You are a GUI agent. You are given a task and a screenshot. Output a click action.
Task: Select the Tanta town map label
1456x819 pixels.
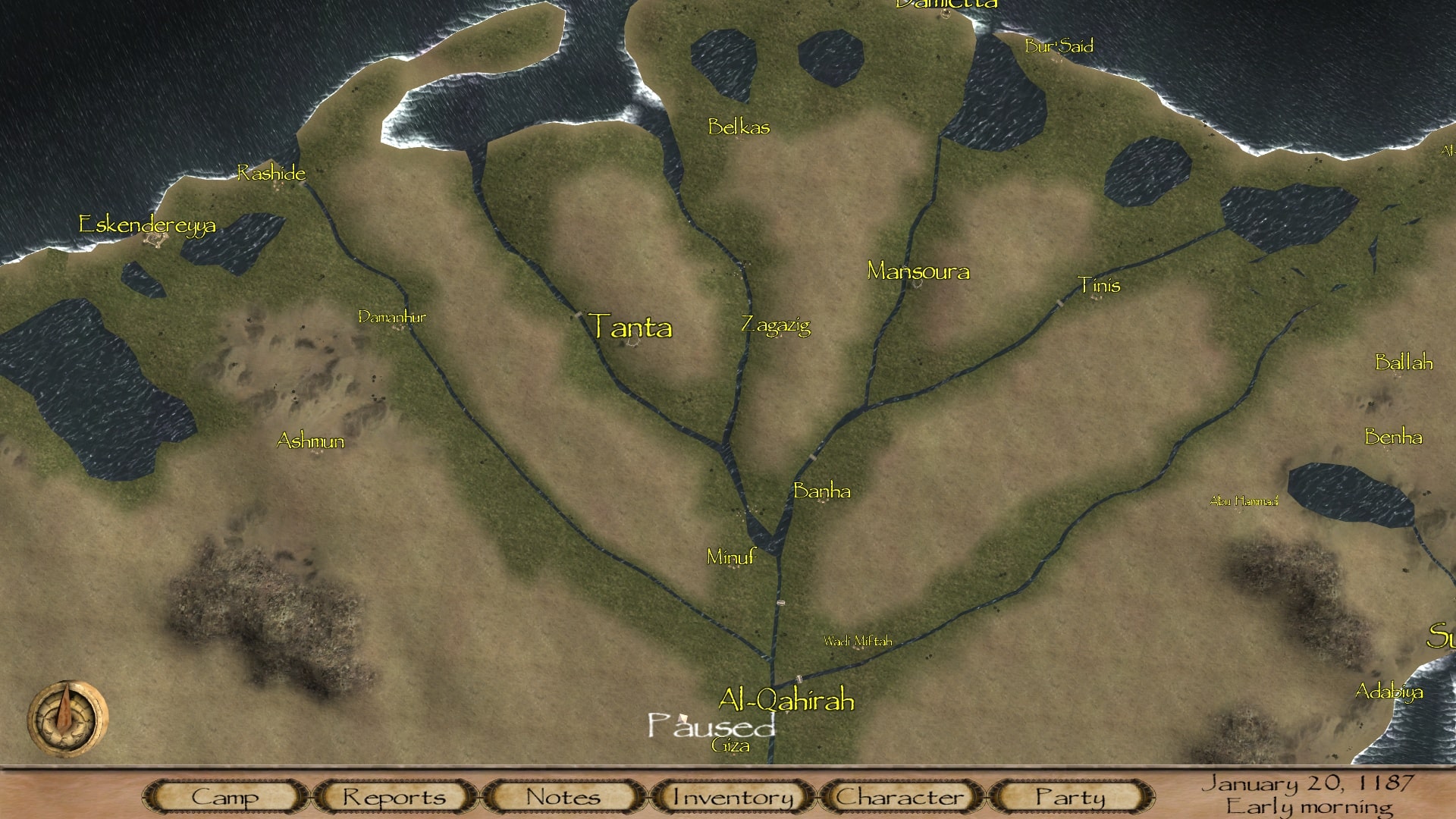click(x=630, y=327)
